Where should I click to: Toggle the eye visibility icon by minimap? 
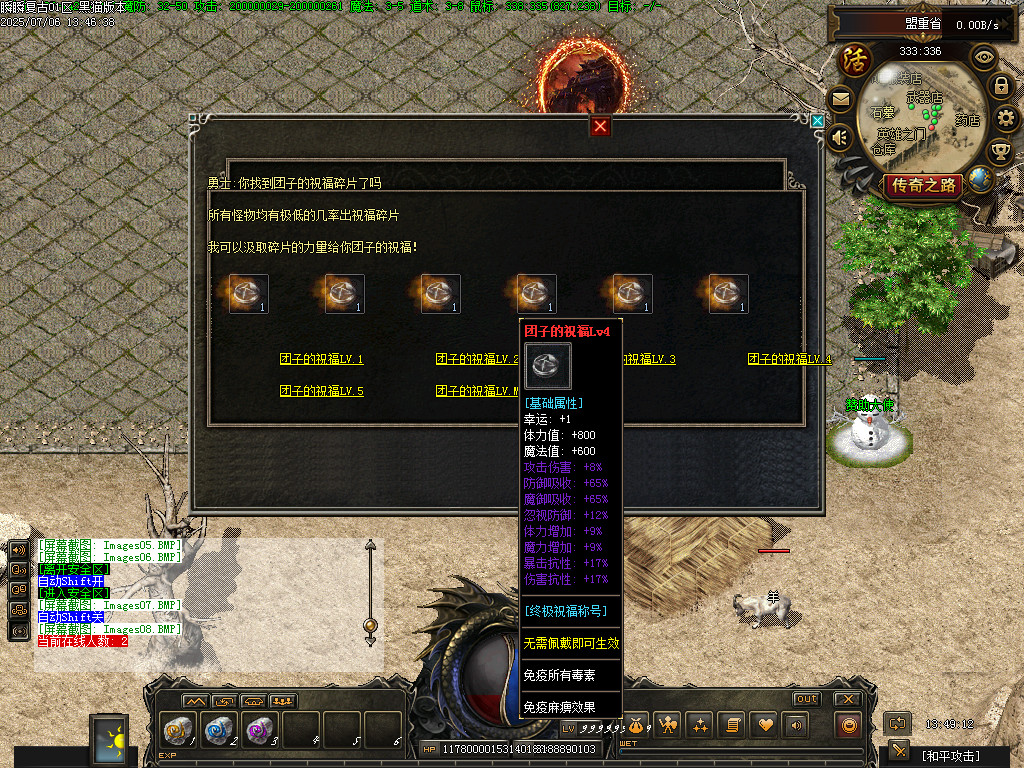click(x=984, y=57)
